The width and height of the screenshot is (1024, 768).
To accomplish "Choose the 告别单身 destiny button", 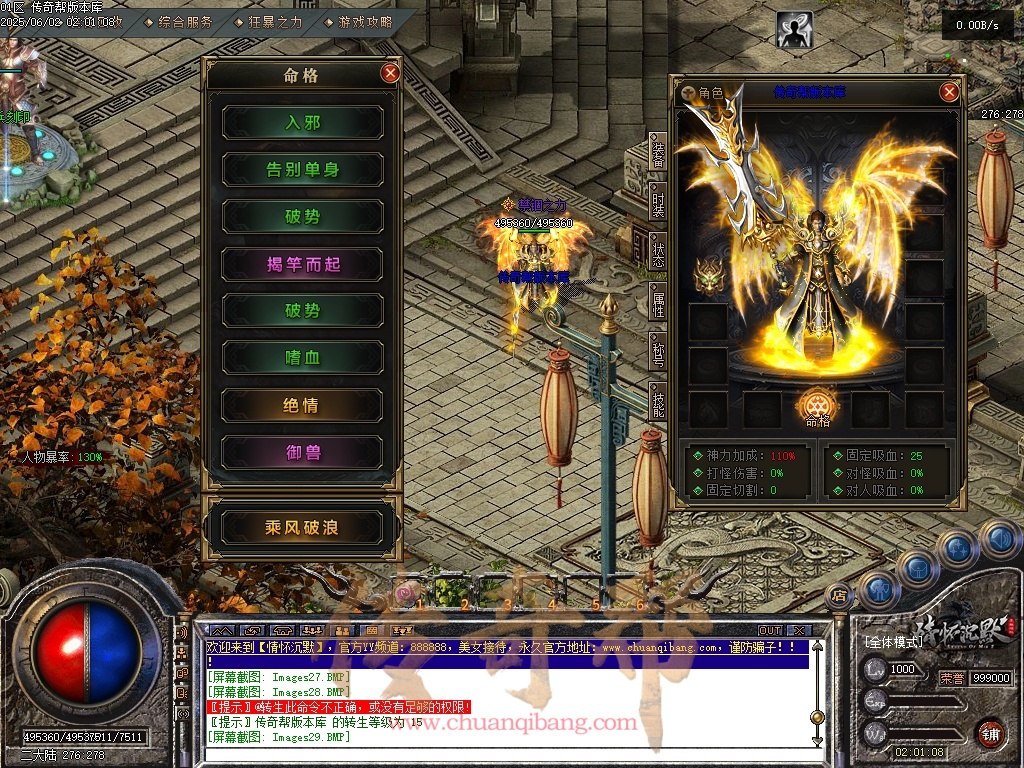I will pyautogui.click(x=302, y=170).
